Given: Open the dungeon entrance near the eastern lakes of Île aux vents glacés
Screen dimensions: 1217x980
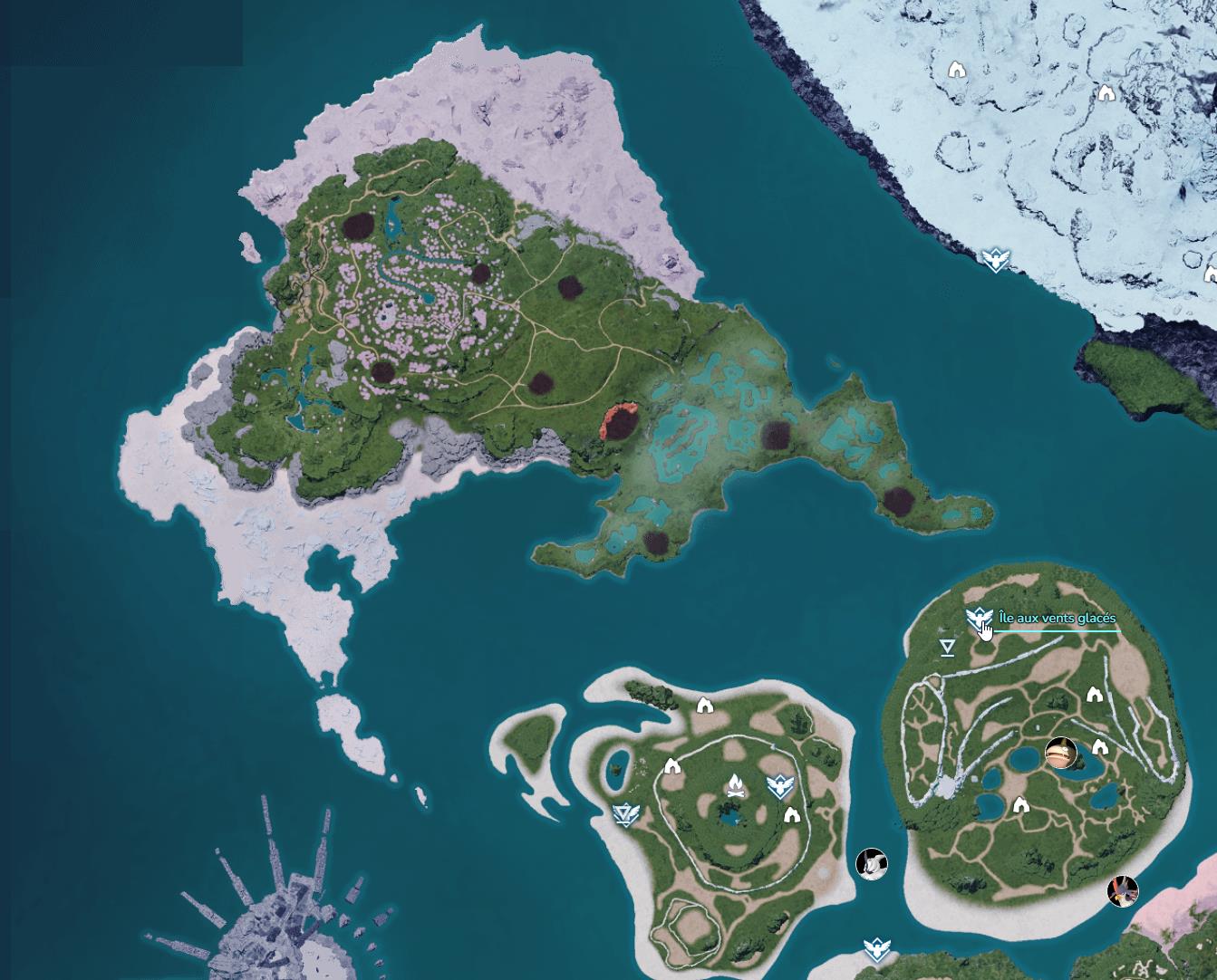Looking at the screenshot, I should pyautogui.click(x=1100, y=748).
